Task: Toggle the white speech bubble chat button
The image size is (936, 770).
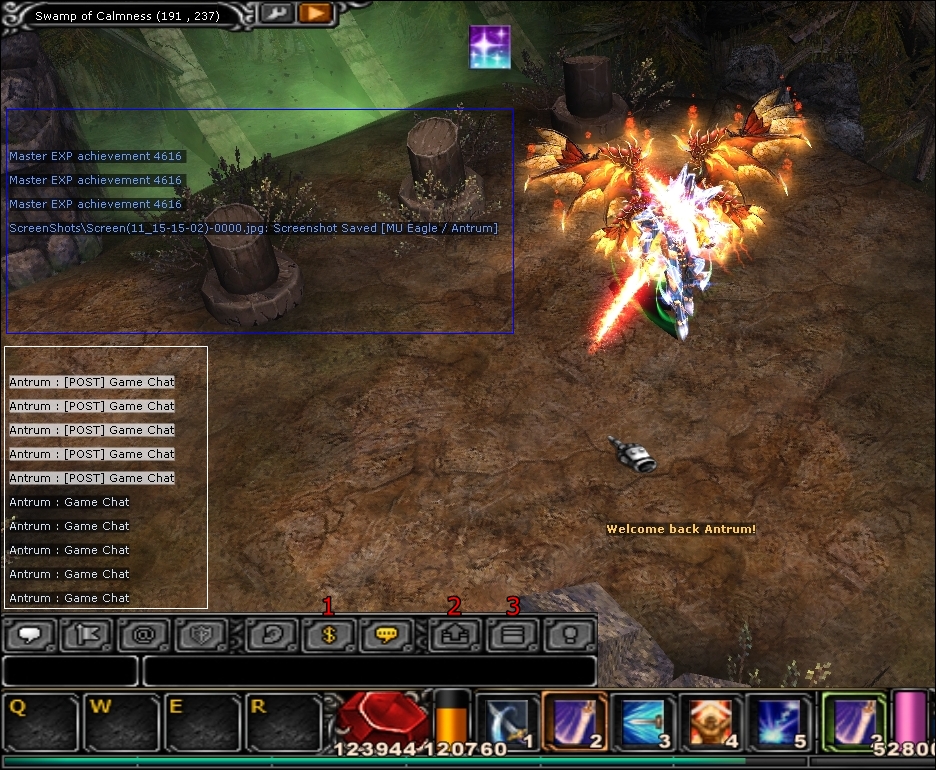Action: click(x=30, y=635)
